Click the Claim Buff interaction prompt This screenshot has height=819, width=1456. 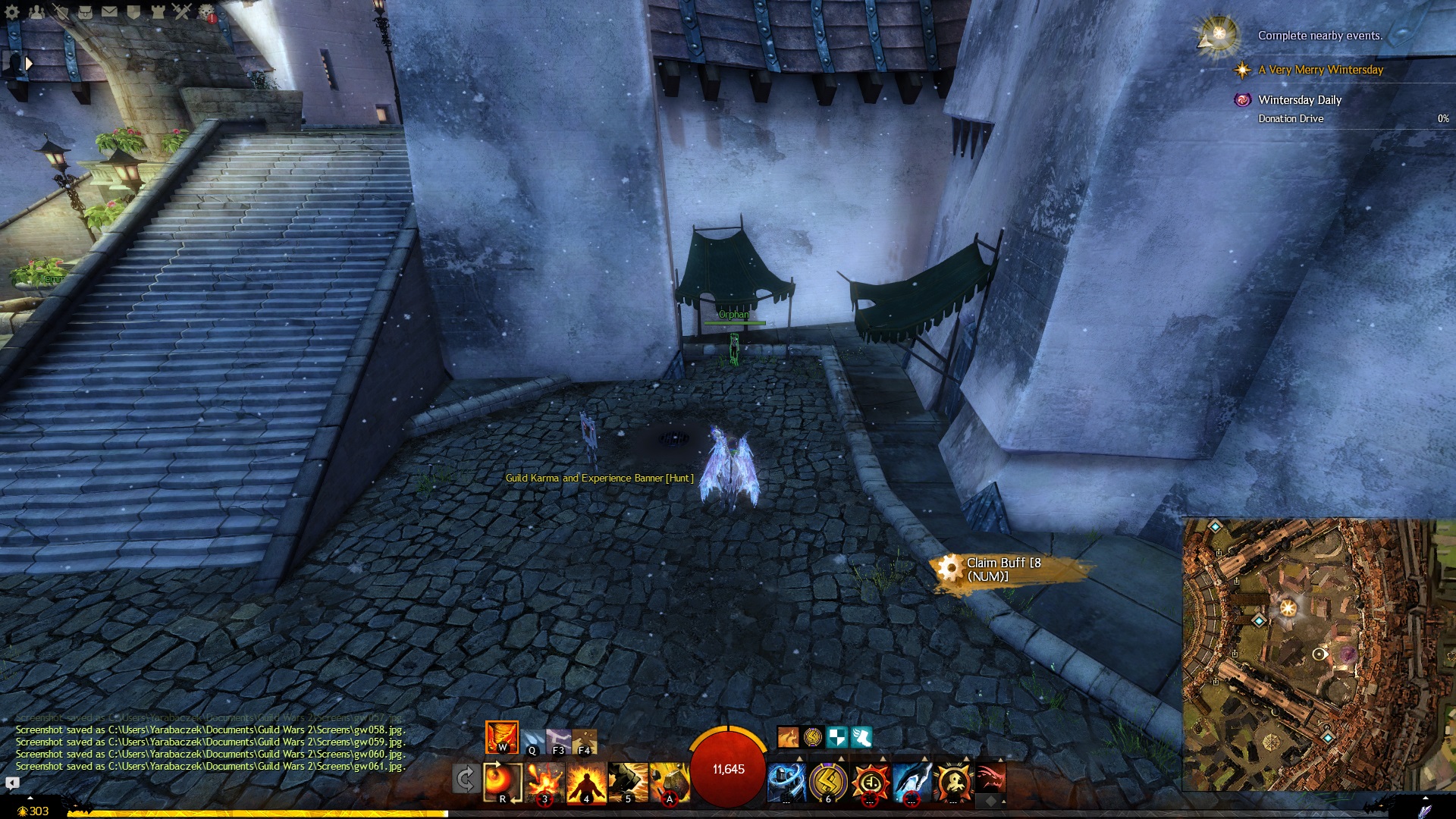click(1003, 570)
